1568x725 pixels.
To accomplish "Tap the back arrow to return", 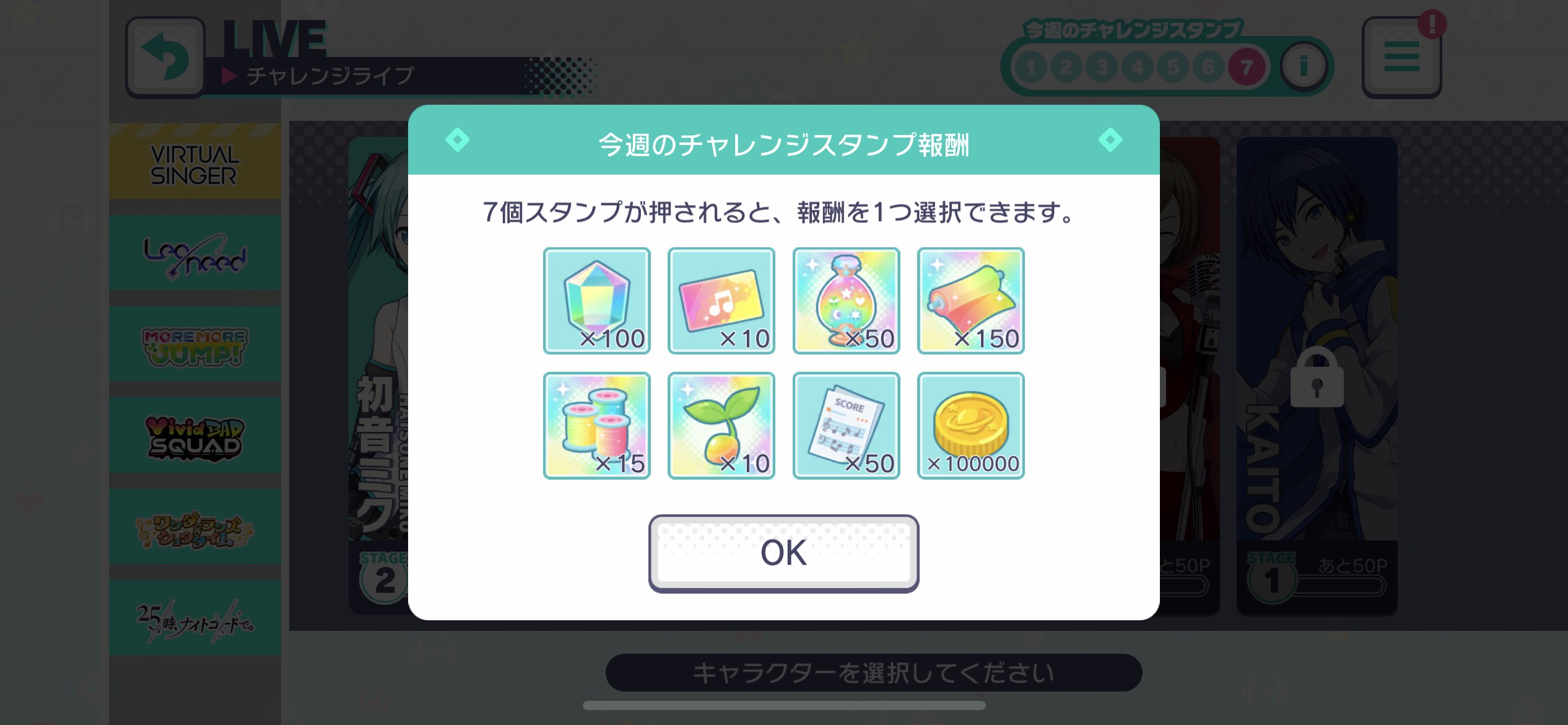I will point(165,56).
